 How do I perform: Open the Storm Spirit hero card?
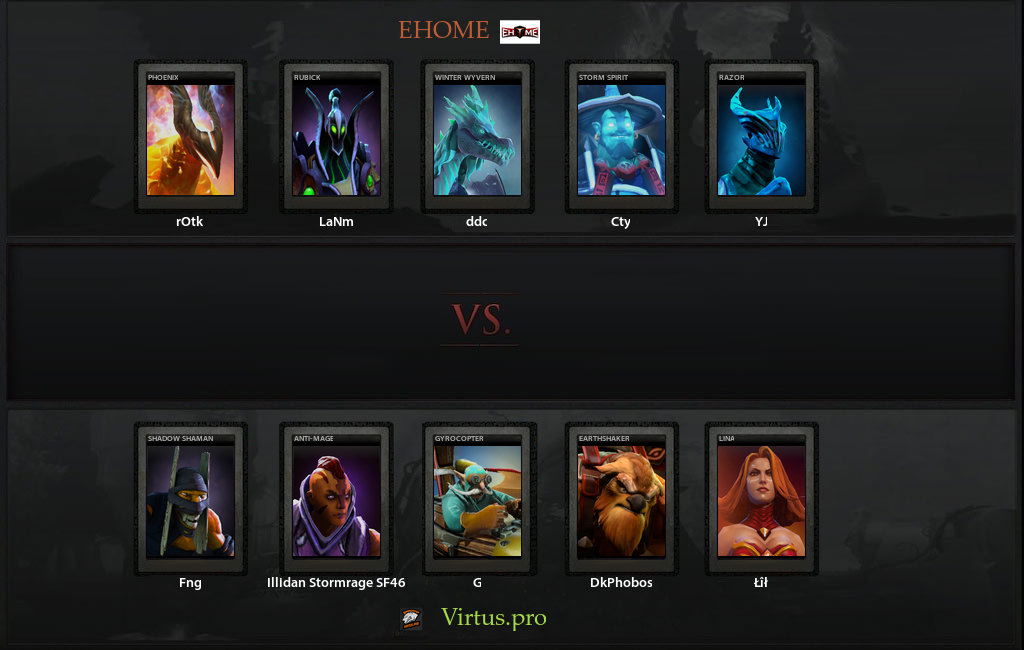pyautogui.click(x=621, y=139)
